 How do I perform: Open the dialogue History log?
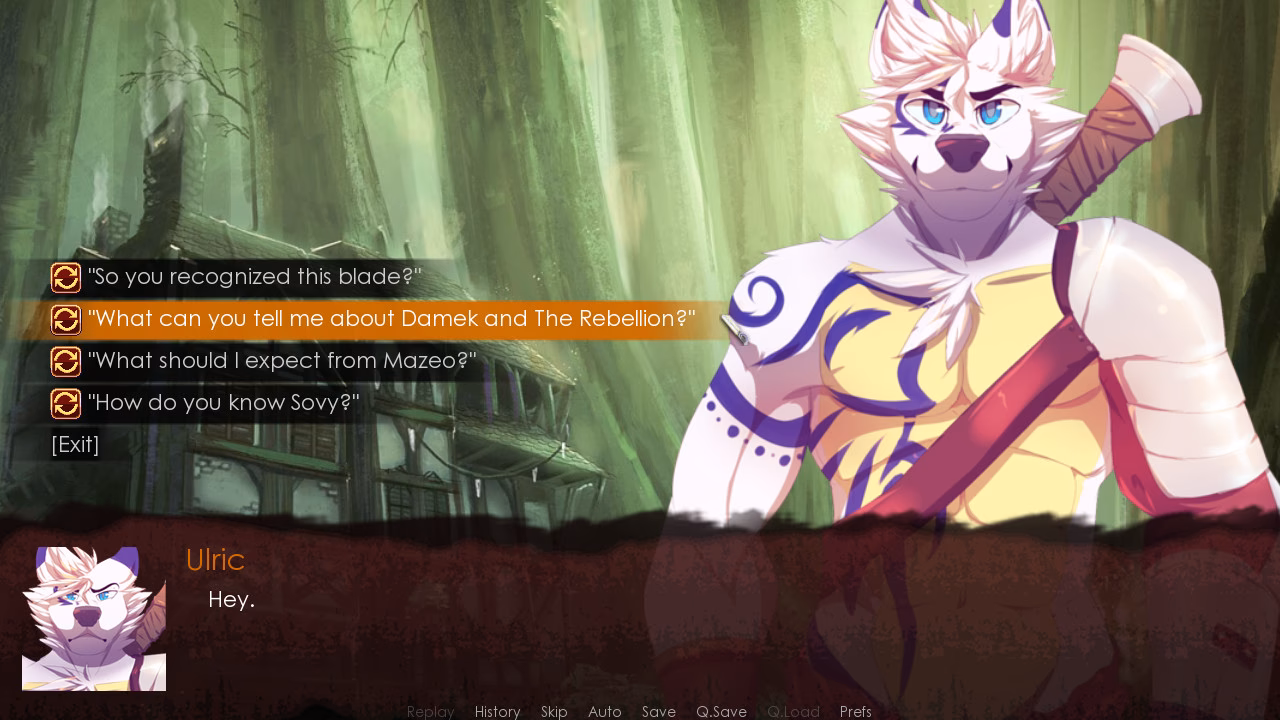(x=497, y=712)
